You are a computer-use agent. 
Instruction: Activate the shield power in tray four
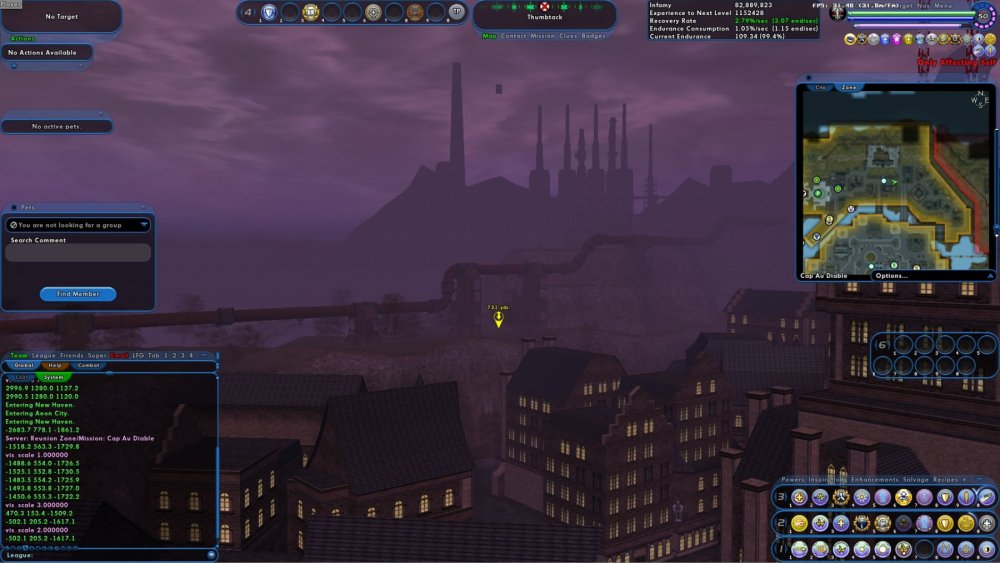(x=268, y=12)
